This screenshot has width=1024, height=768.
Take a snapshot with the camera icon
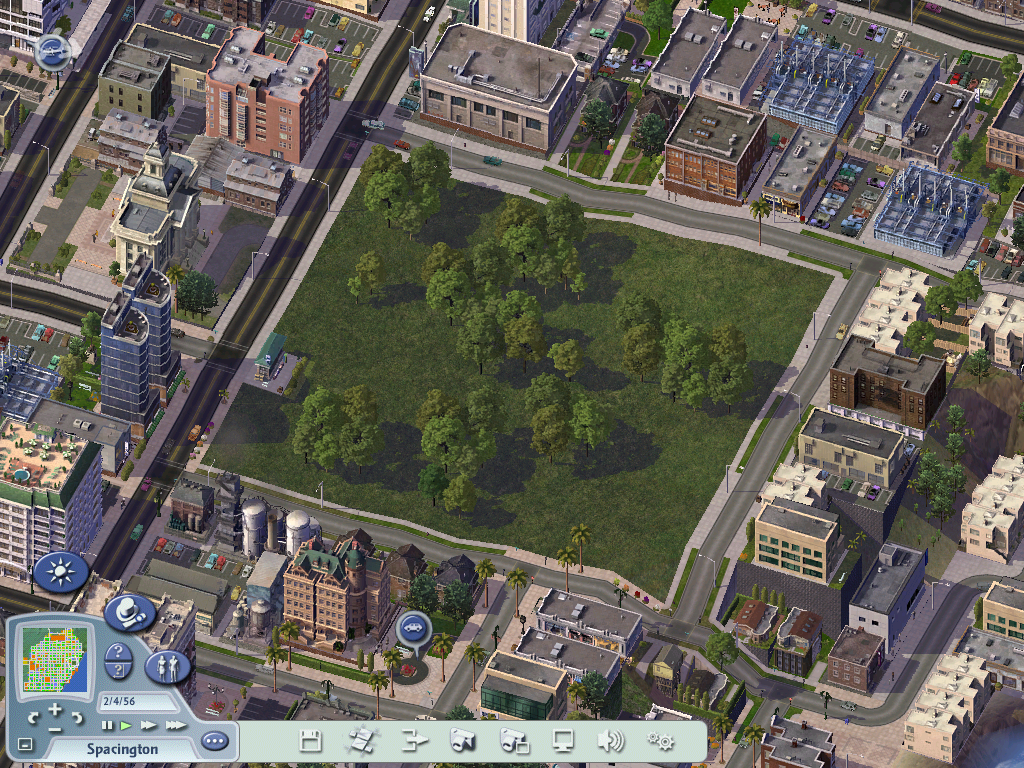(x=462, y=741)
